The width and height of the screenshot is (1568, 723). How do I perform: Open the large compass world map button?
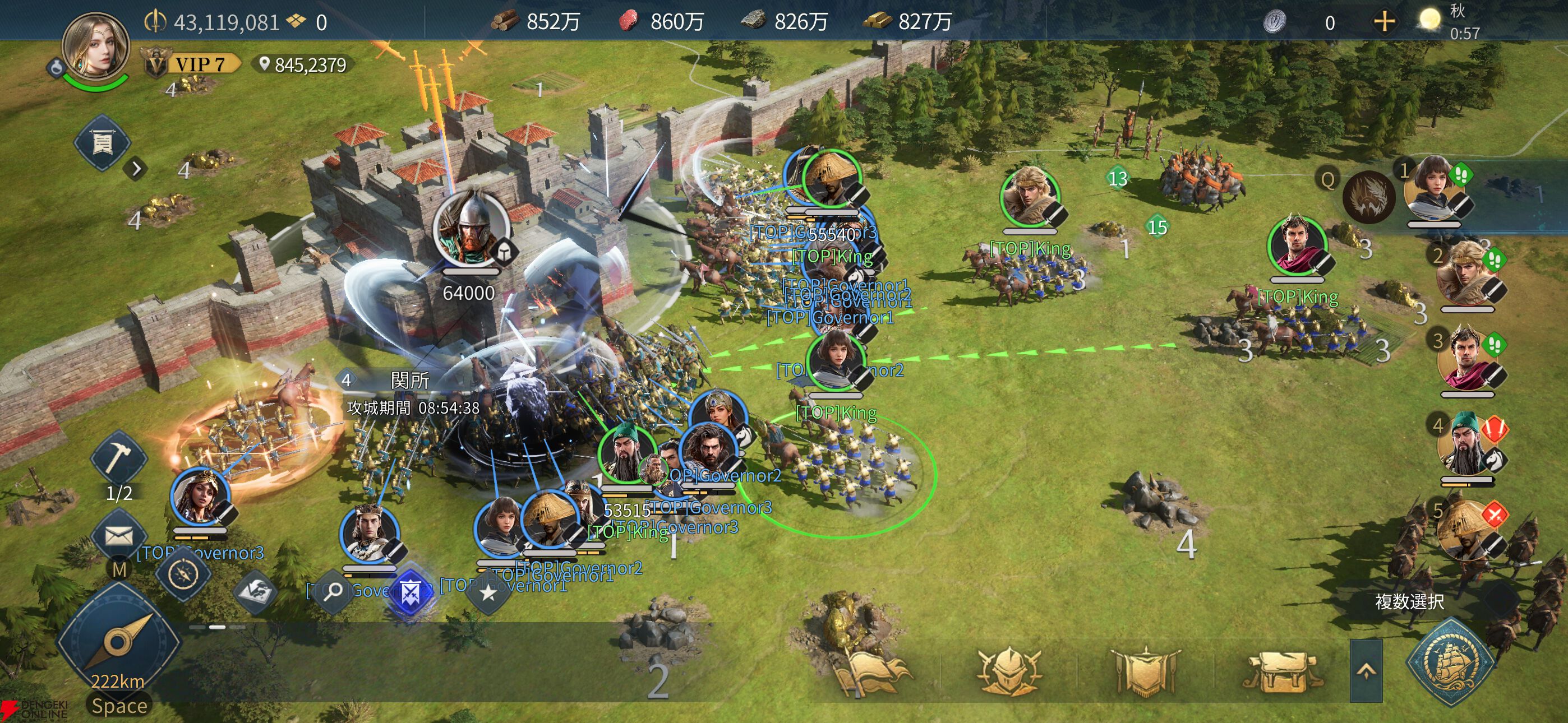click(118, 642)
